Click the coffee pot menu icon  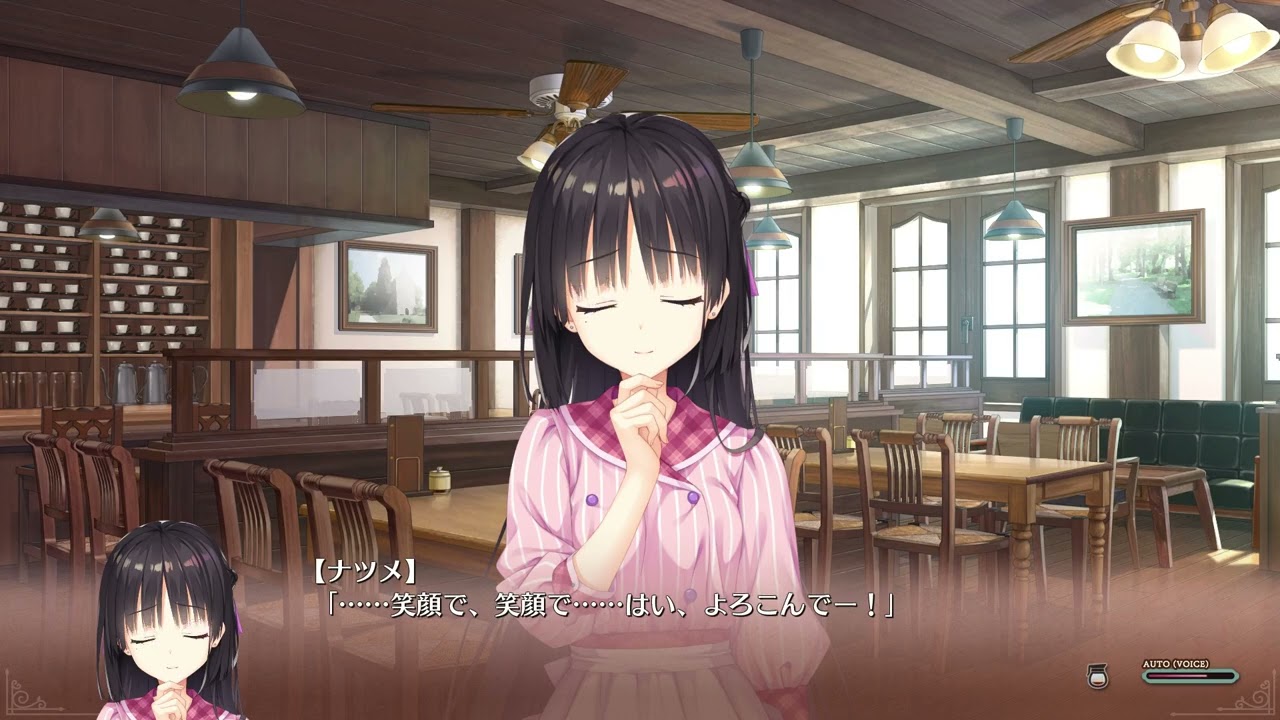click(1095, 676)
